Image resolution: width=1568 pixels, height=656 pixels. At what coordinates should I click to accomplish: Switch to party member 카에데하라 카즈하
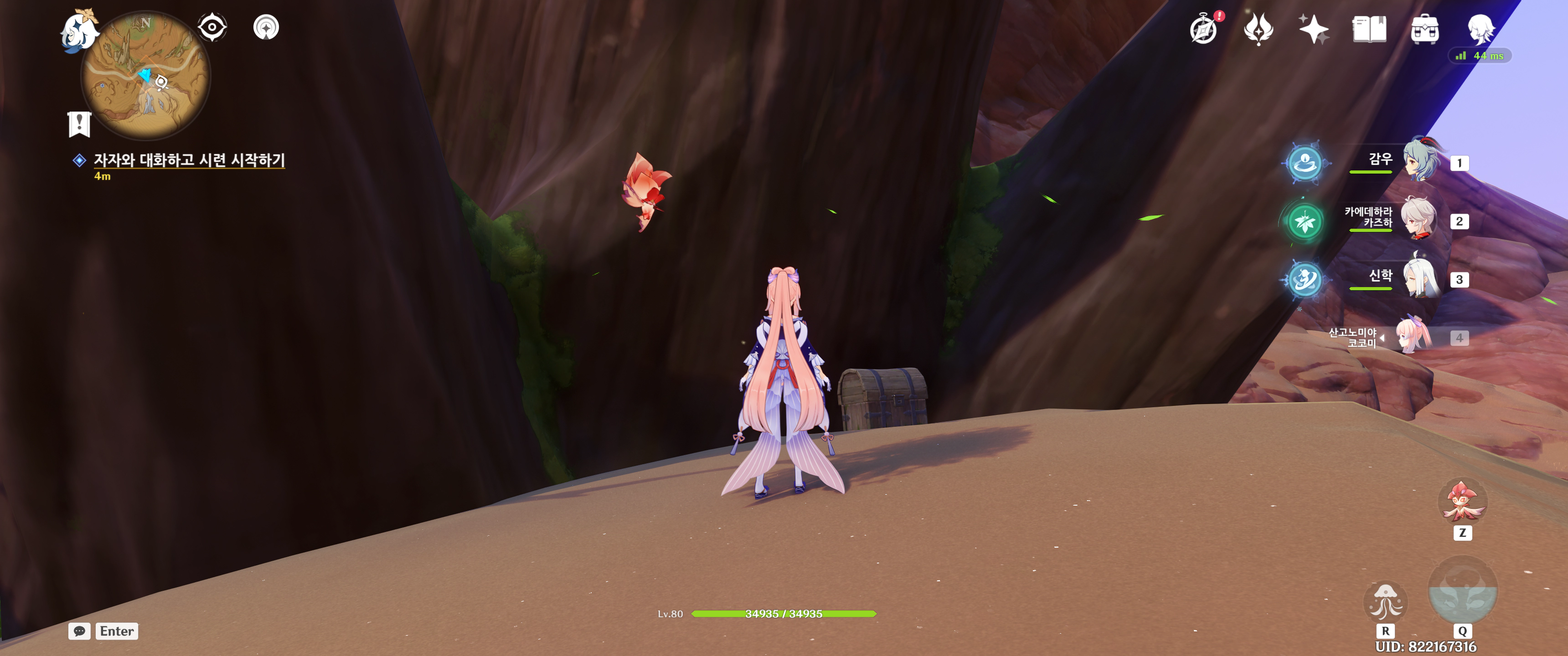click(1419, 219)
